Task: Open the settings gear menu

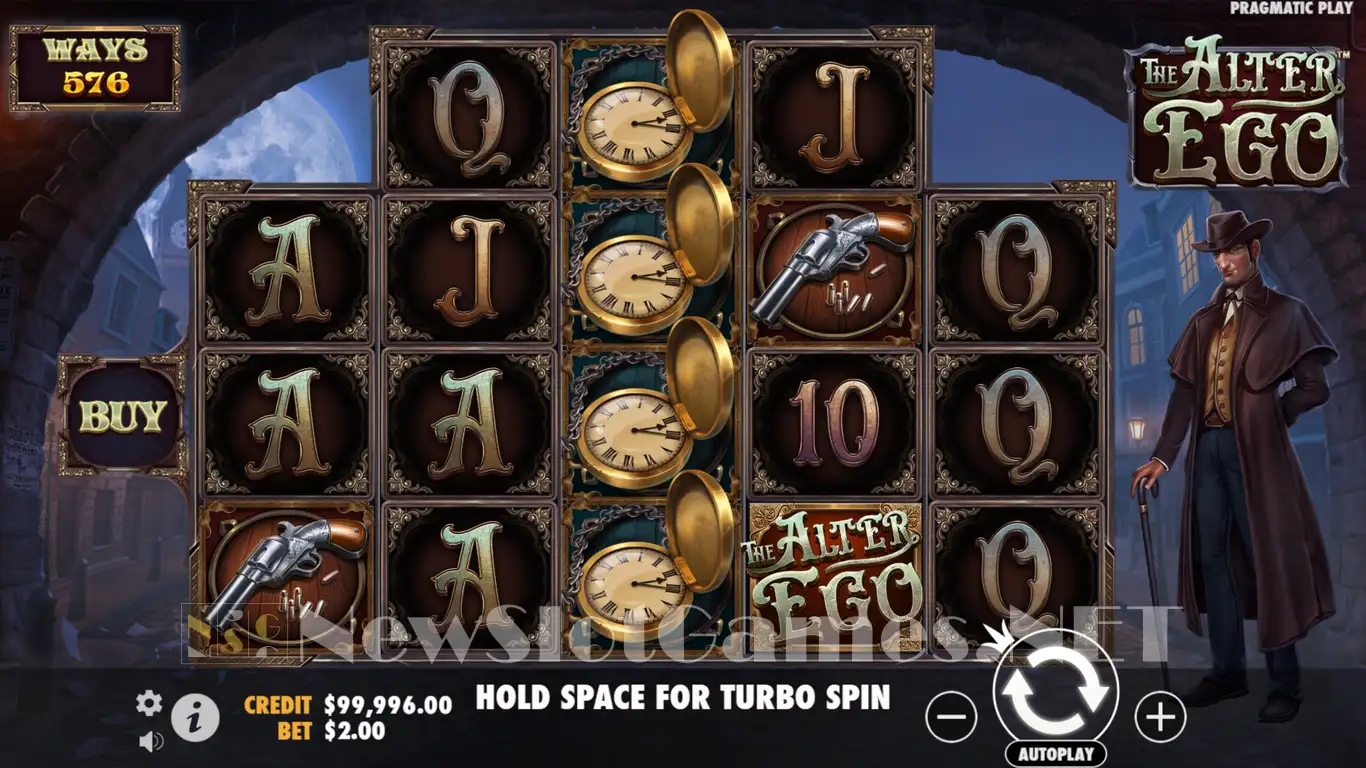Action: [149, 704]
